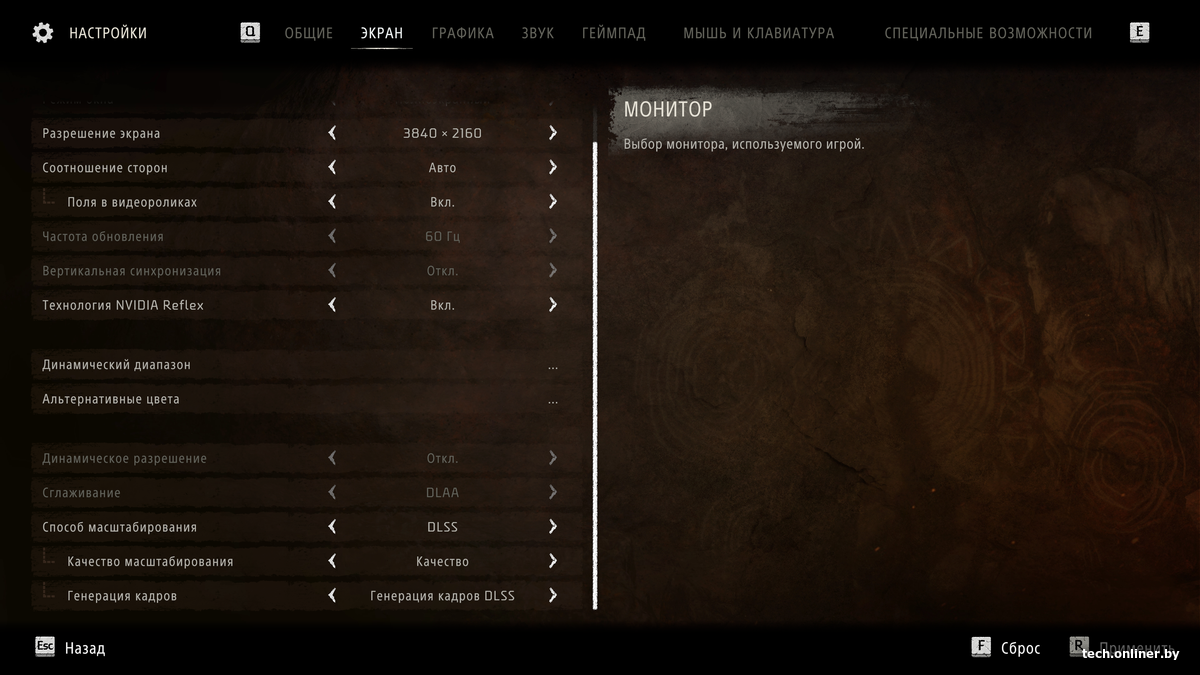Change Способ масштабирования with right arrow
The height and width of the screenshot is (675, 1200).
553,527
